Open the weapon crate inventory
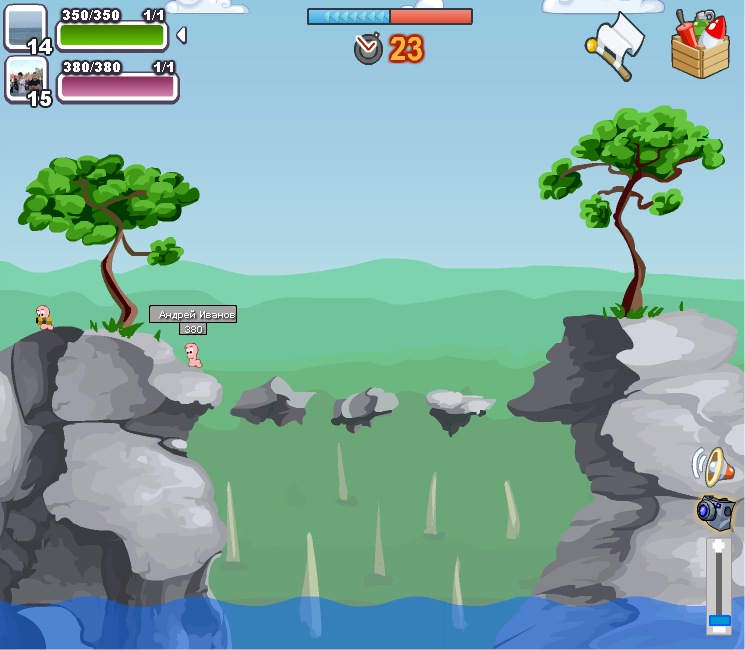The width and height of the screenshot is (745, 650). pyautogui.click(x=700, y=44)
